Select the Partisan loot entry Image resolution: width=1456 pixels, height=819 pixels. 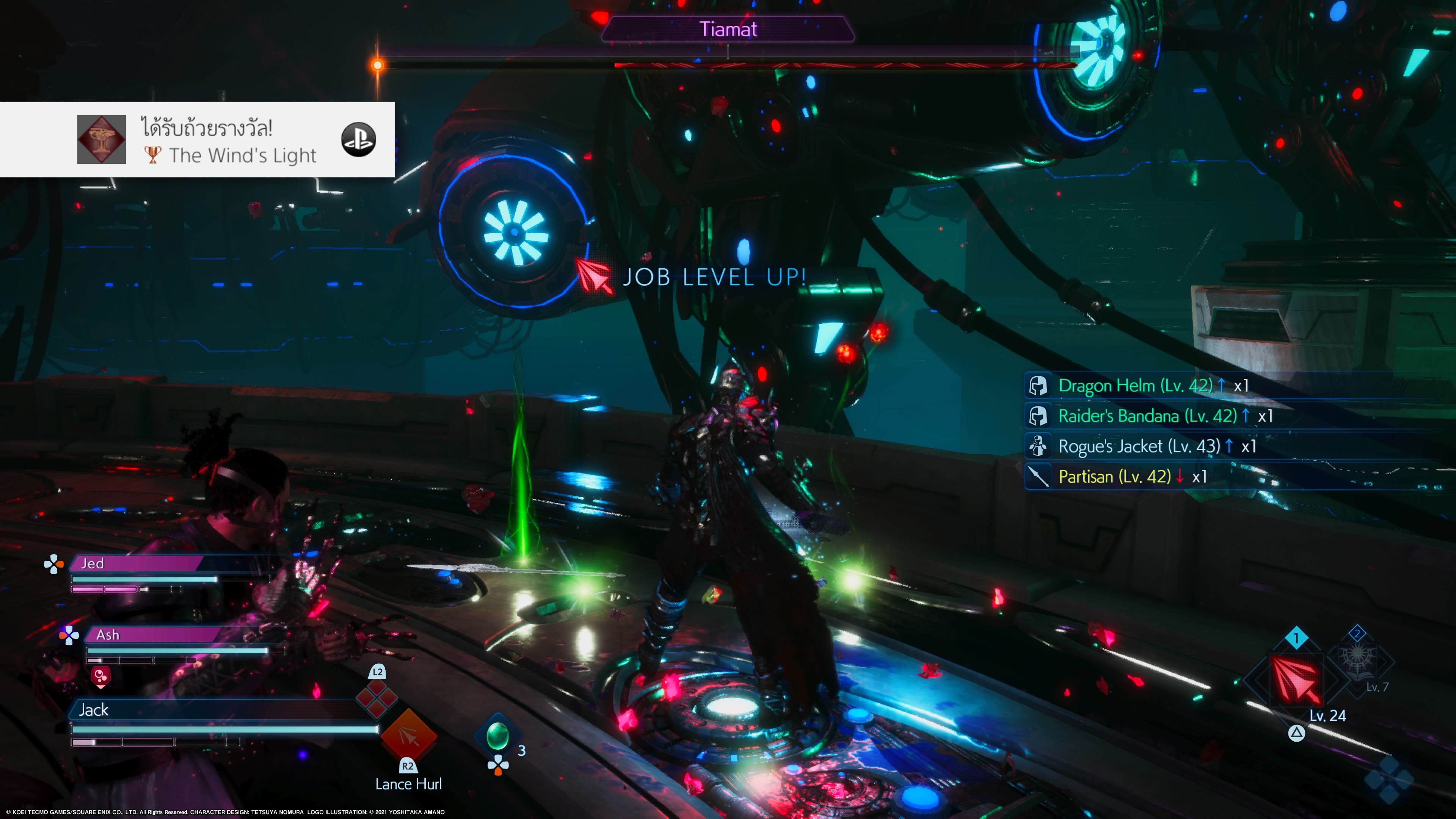(1115, 477)
